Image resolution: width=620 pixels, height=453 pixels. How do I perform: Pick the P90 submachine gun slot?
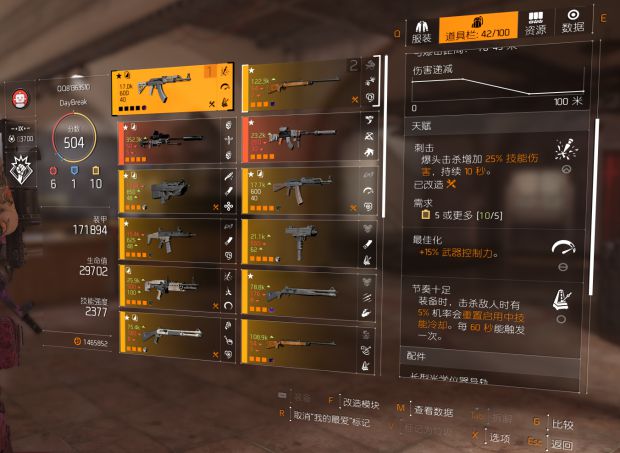[x=168, y=191]
